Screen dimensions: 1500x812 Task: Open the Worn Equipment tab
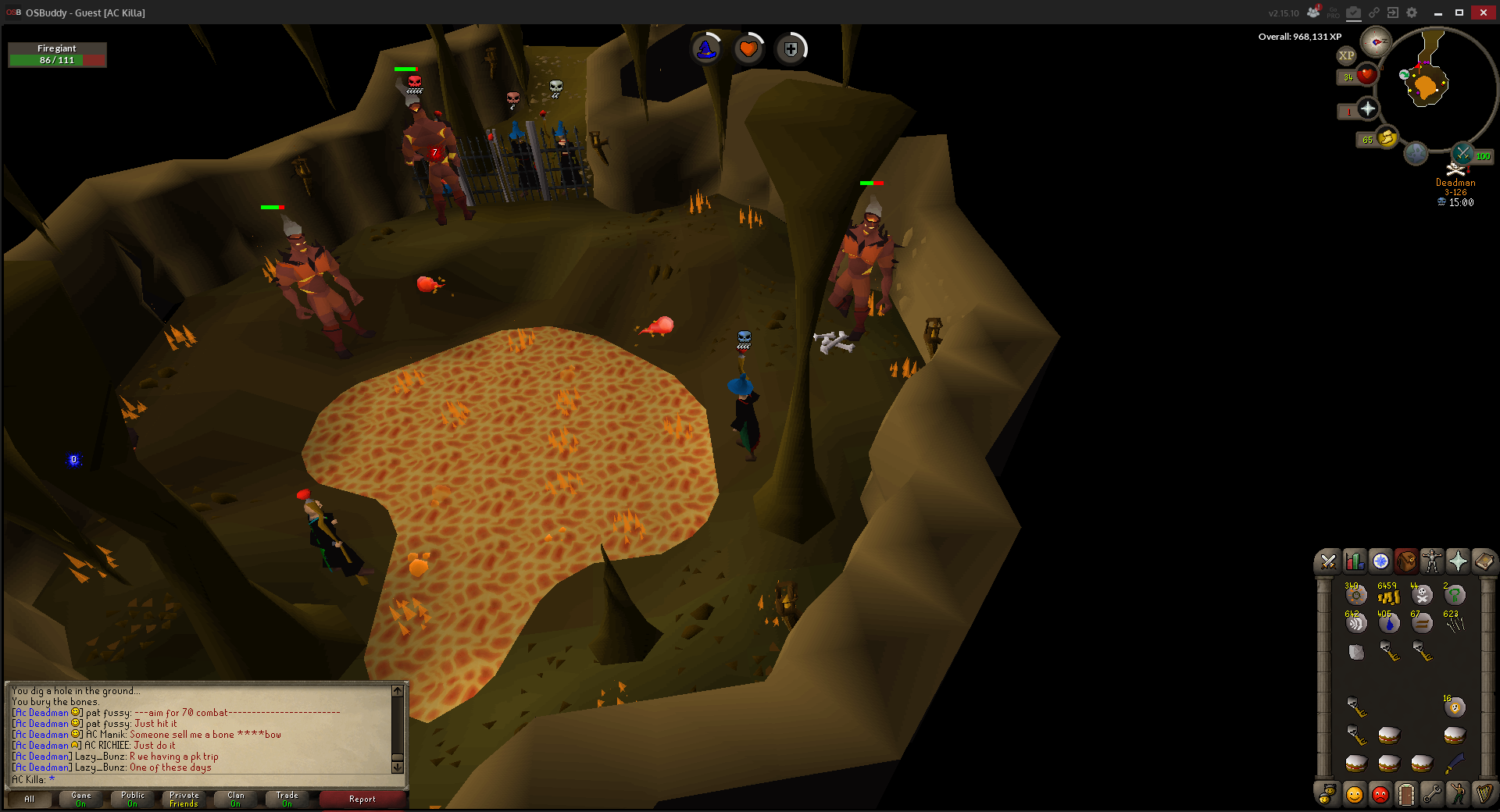(x=1432, y=561)
